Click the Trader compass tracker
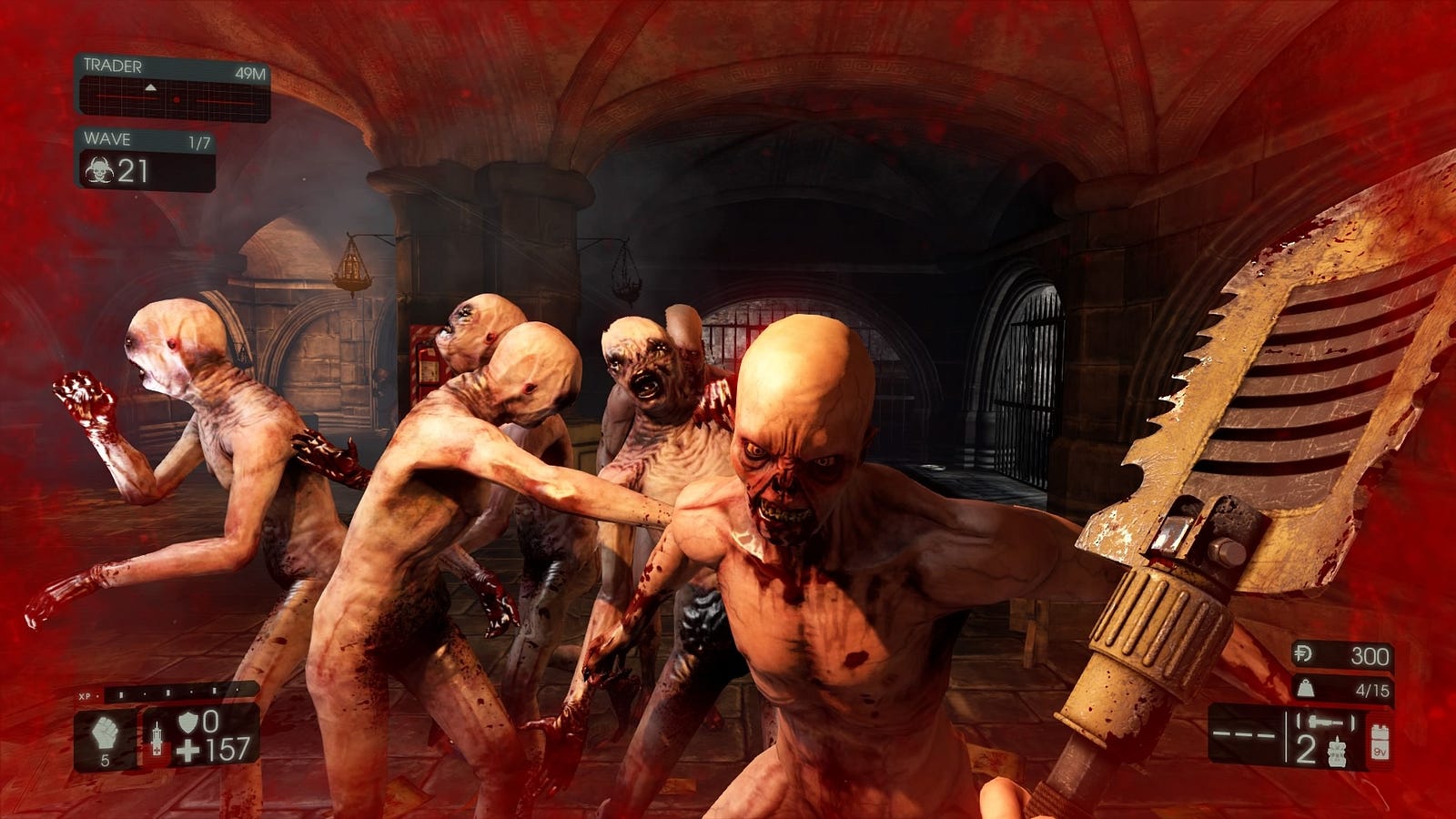1456x819 pixels. click(x=173, y=97)
